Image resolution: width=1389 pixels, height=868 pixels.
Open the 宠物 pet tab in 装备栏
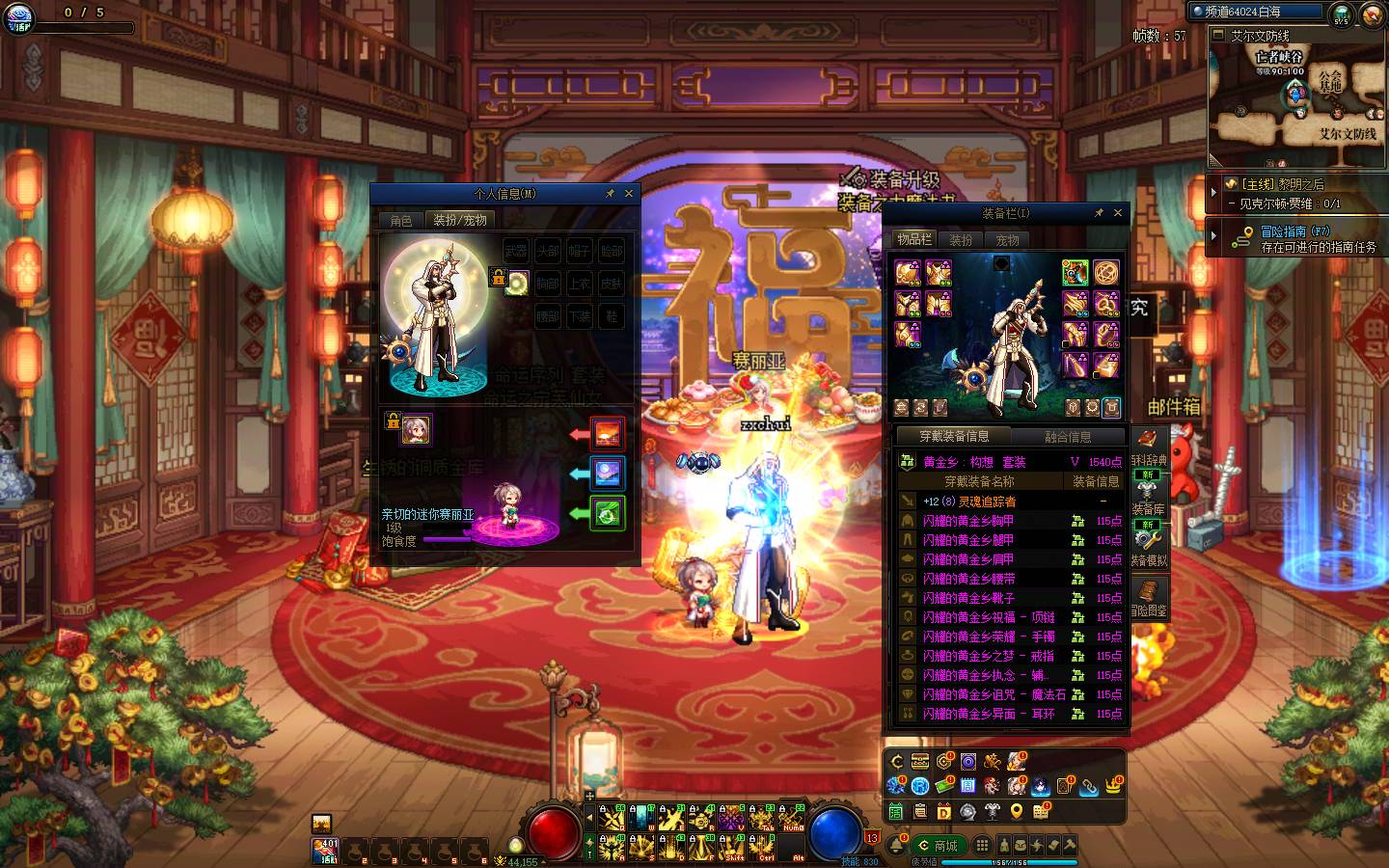pos(1007,240)
